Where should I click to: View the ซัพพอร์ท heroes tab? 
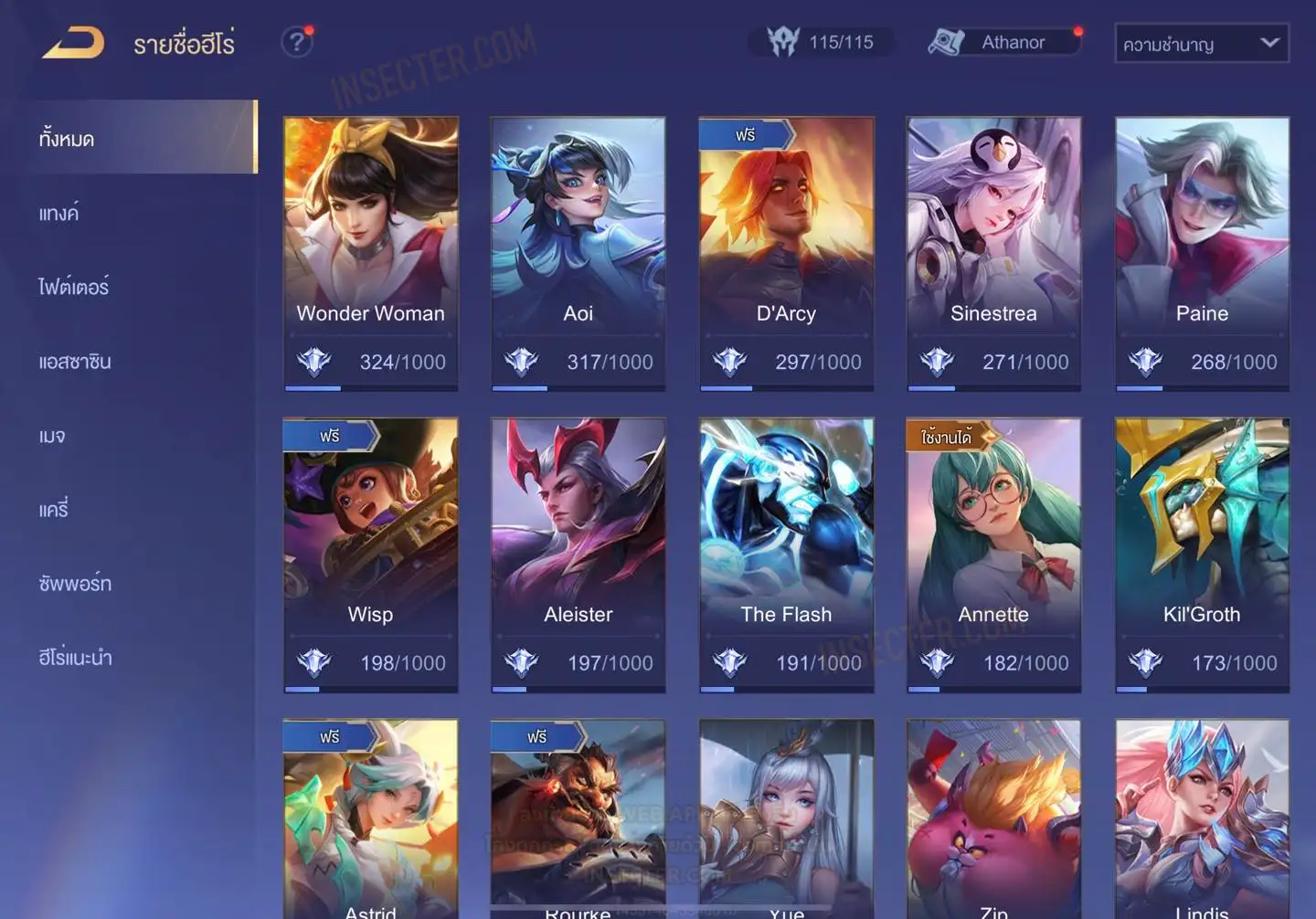coord(75,583)
